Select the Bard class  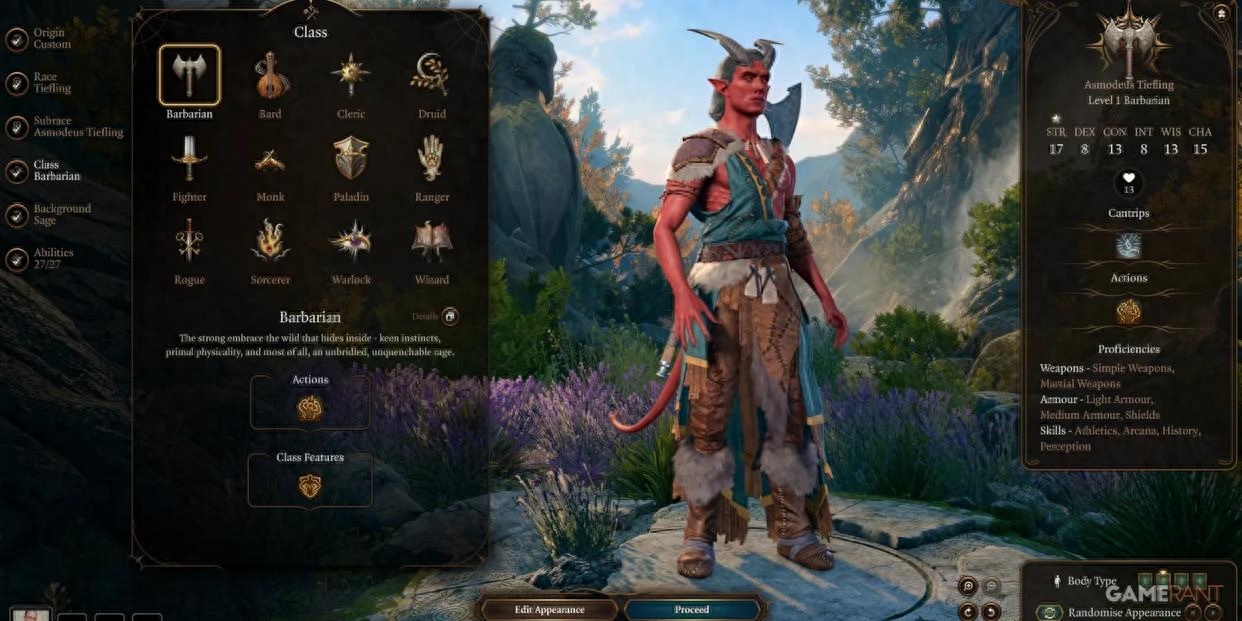tap(270, 76)
